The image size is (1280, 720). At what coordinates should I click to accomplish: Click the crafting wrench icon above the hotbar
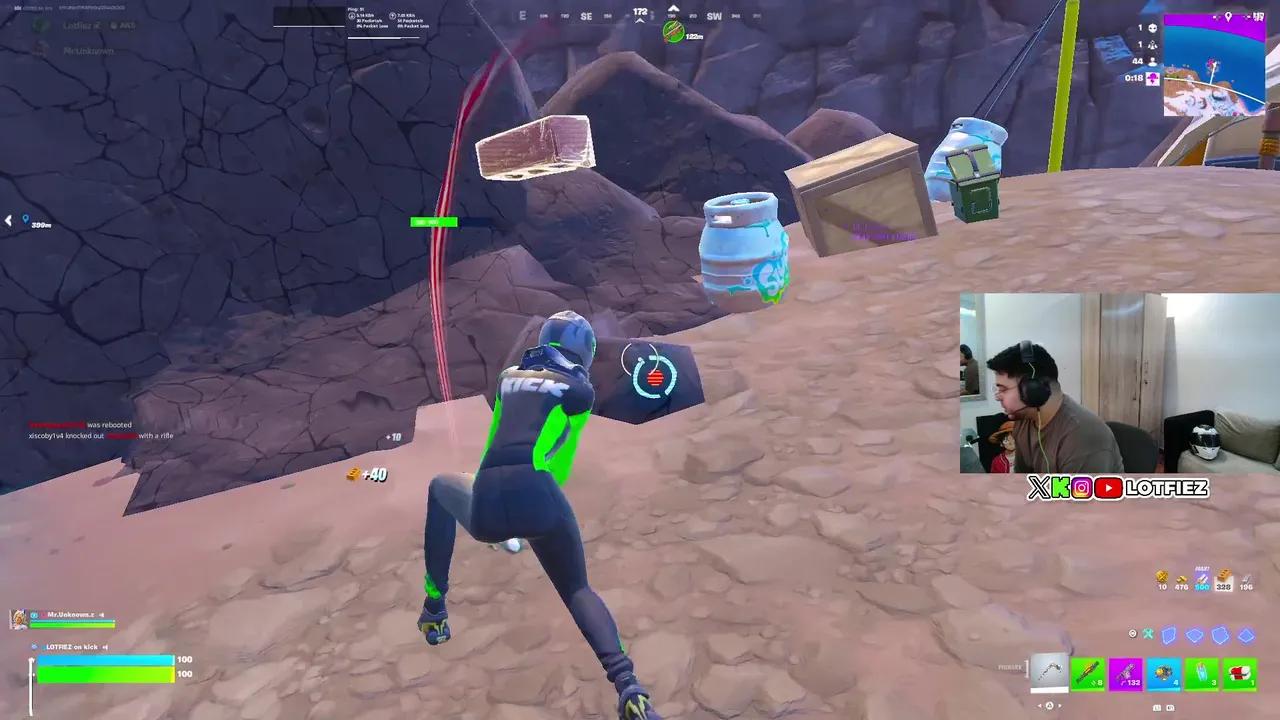coord(1147,634)
